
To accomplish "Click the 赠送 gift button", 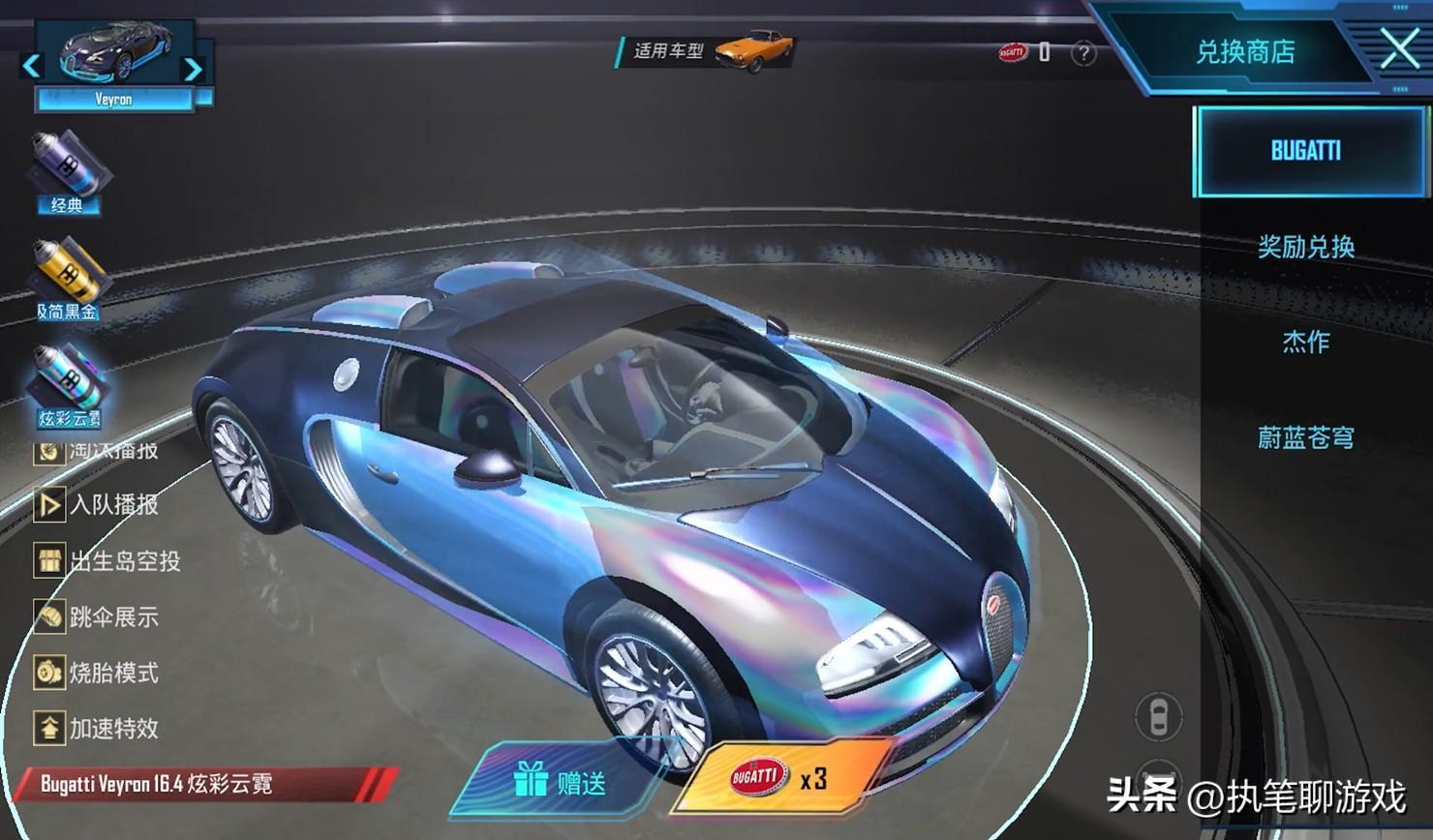I will click(x=561, y=780).
